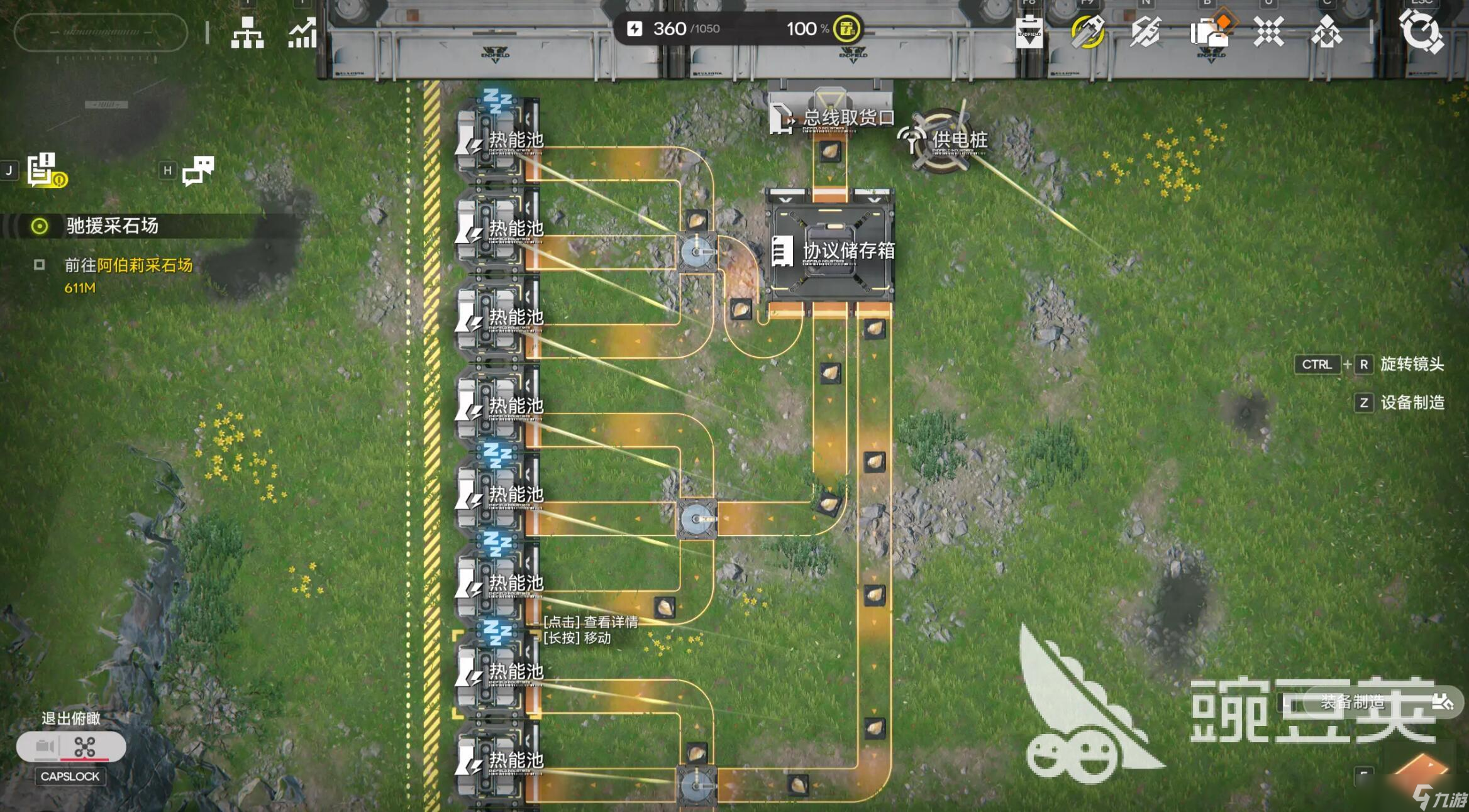1469x812 pixels.
Task: Open the main menu ring icon
Action: pyautogui.click(x=1421, y=31)
